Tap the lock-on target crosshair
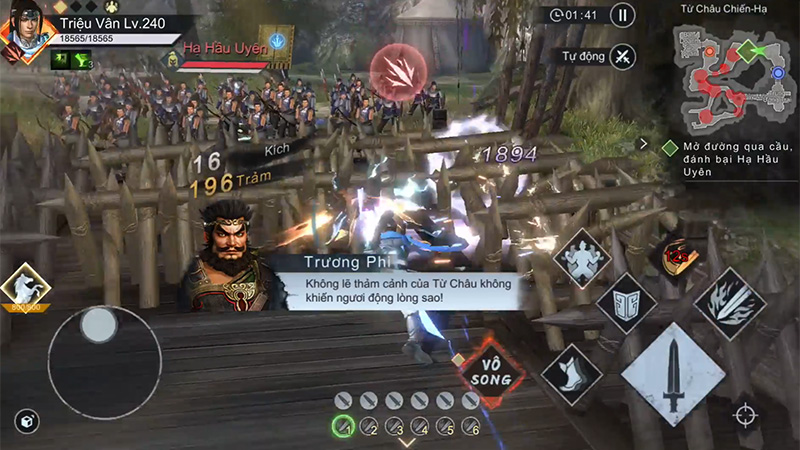 point(744,414)
